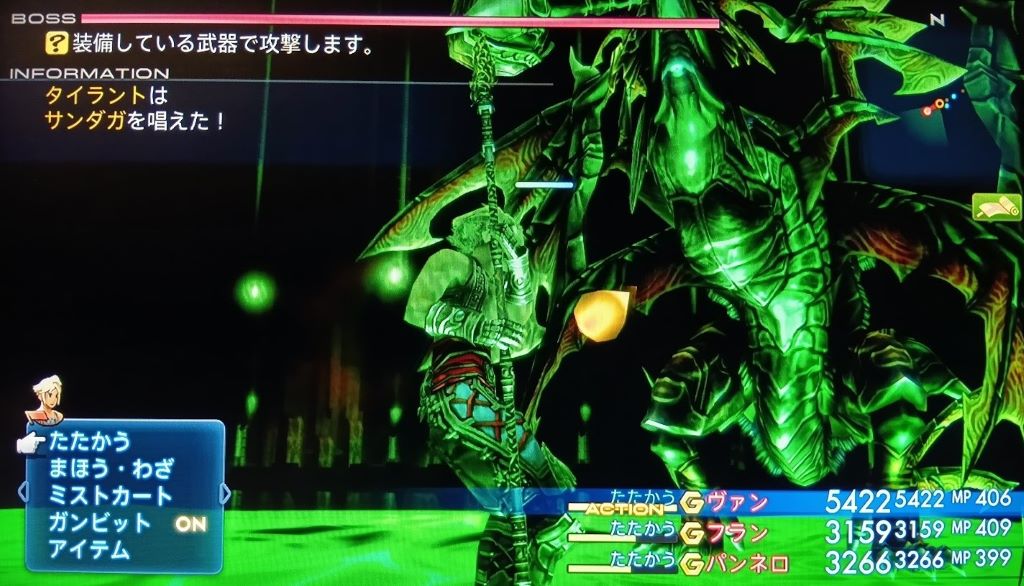Open the minimap in the corner
The height and width of the screenshot is (586, 1024).
point(938,100)
